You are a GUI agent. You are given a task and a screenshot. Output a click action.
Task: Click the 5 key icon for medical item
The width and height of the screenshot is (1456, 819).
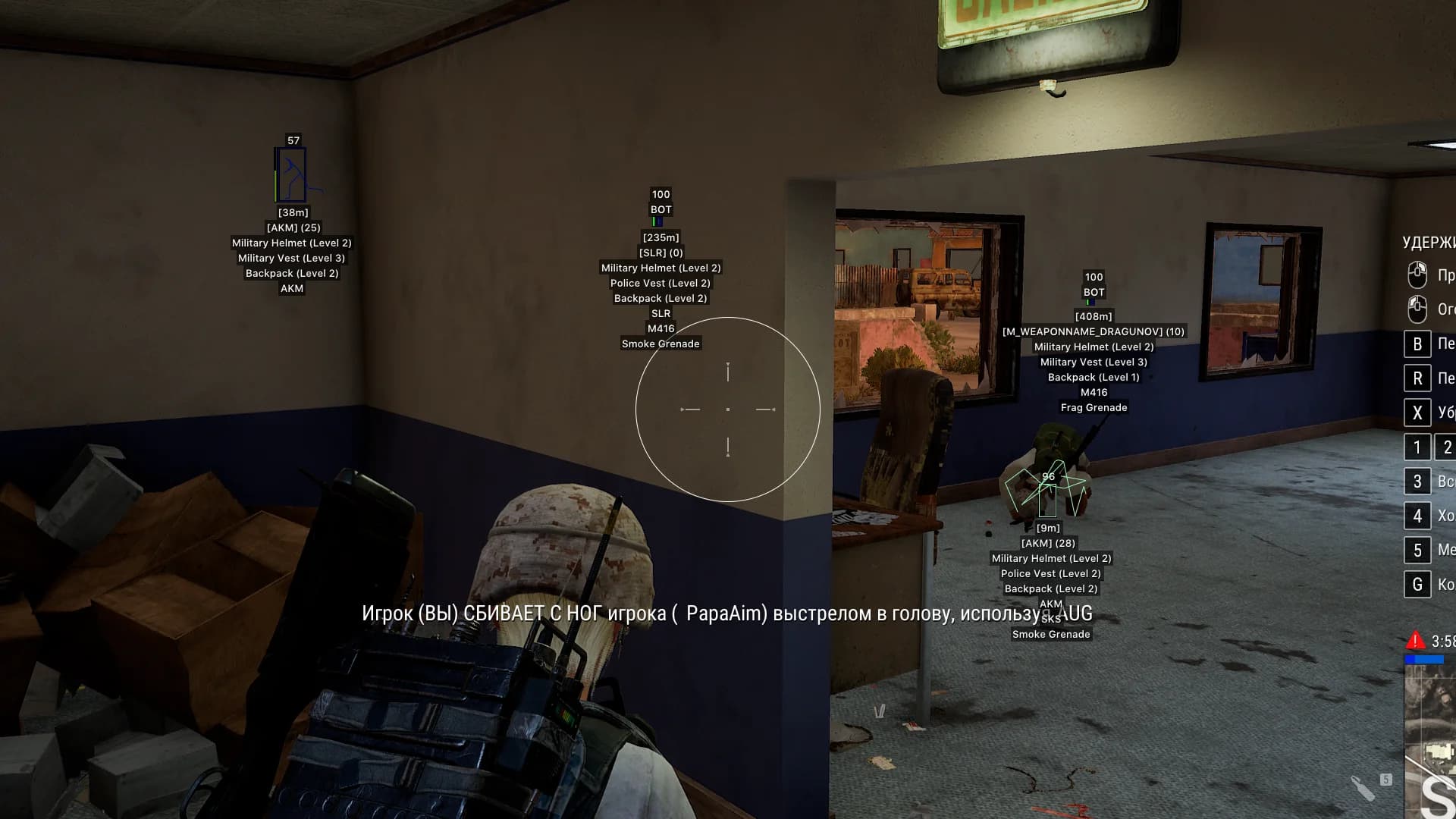tap(1417, 550)
